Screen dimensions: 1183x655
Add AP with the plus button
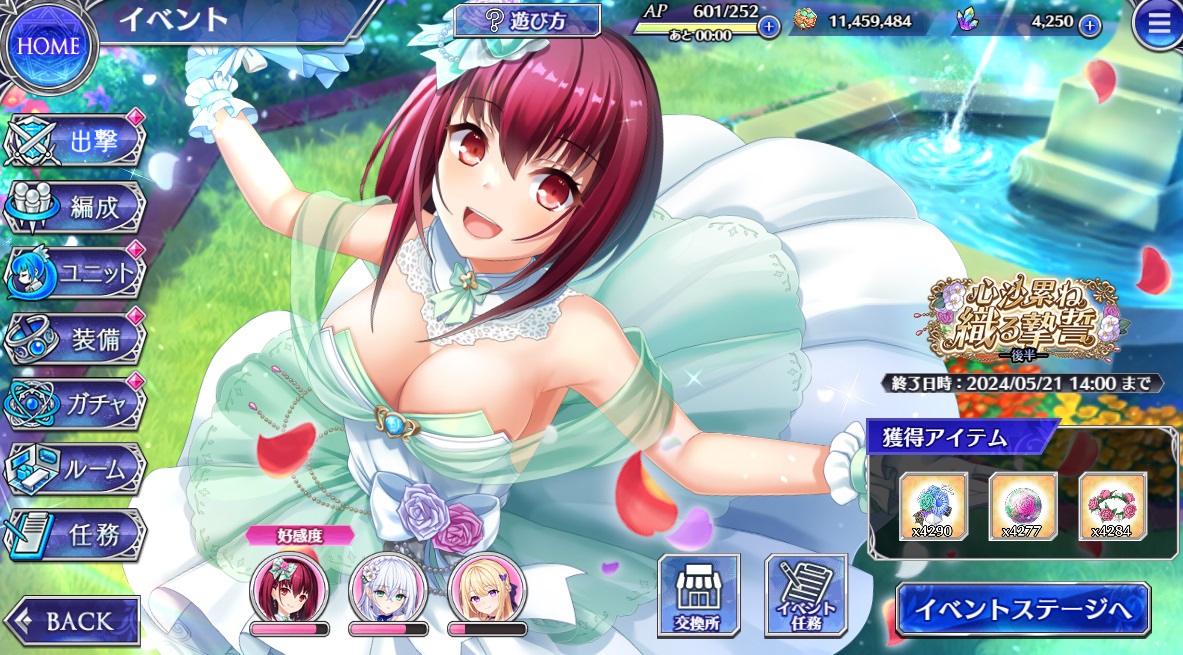point(768,27)
